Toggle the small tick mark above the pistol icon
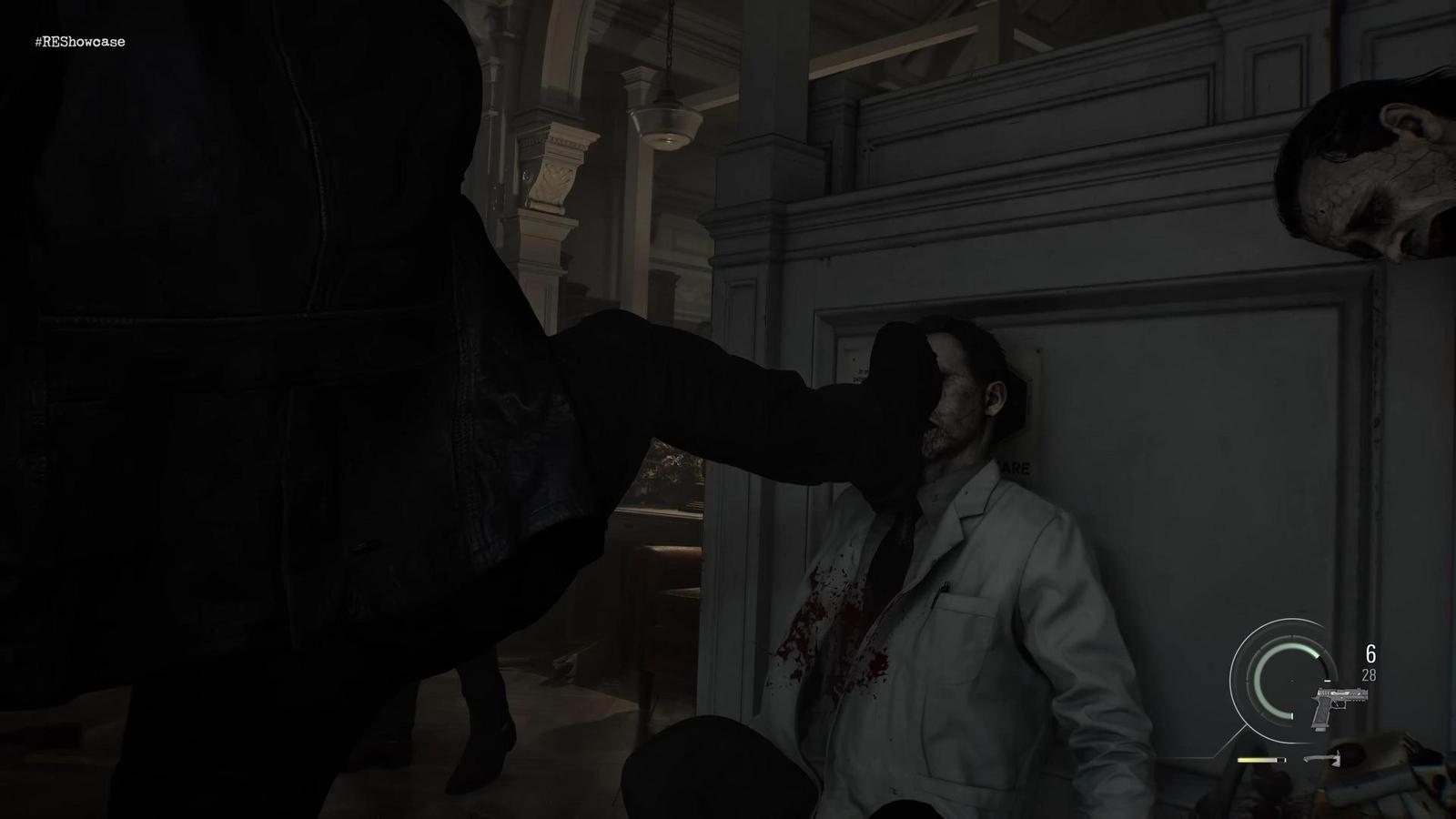 click(1328, 681)
